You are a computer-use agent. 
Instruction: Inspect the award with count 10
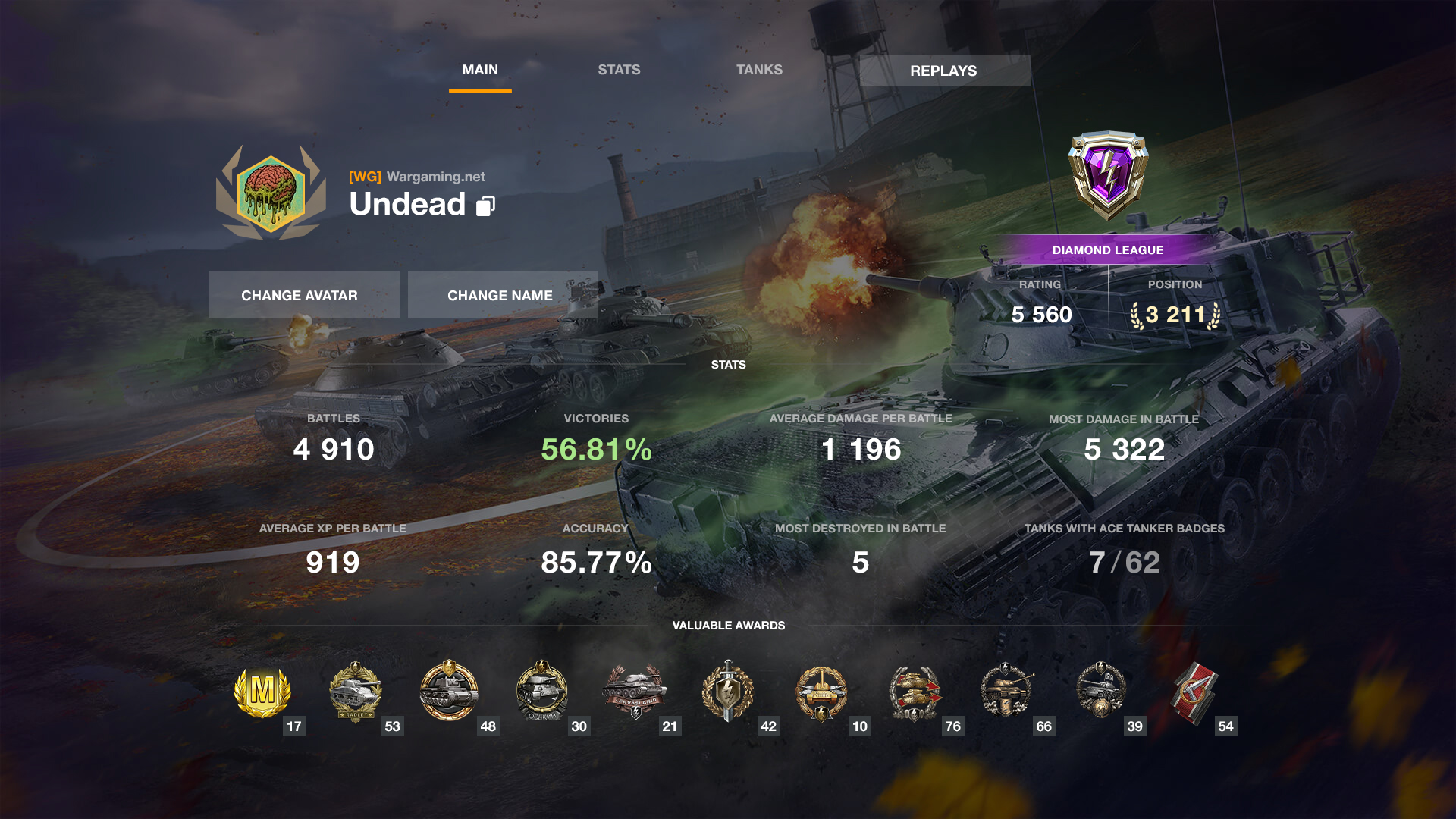821,692
